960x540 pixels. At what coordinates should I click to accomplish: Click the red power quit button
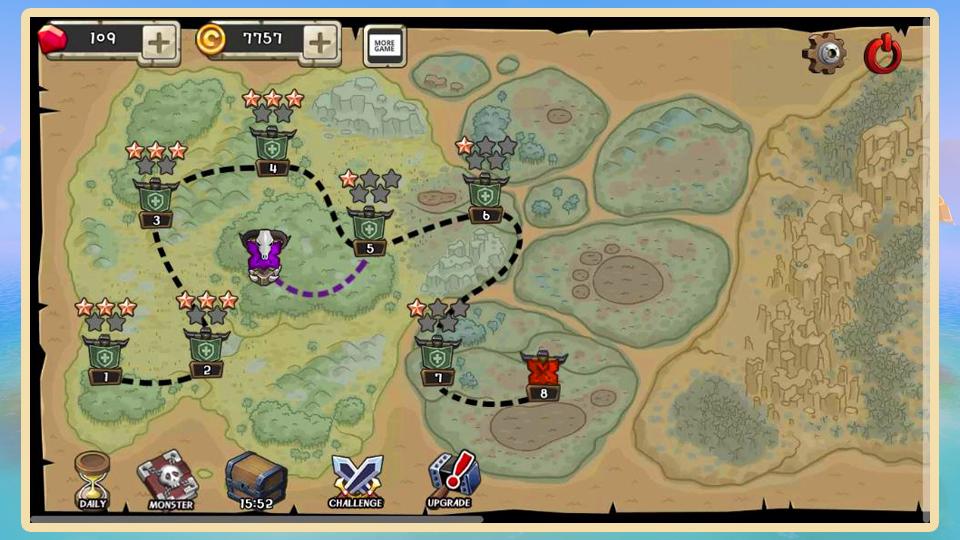883,53
